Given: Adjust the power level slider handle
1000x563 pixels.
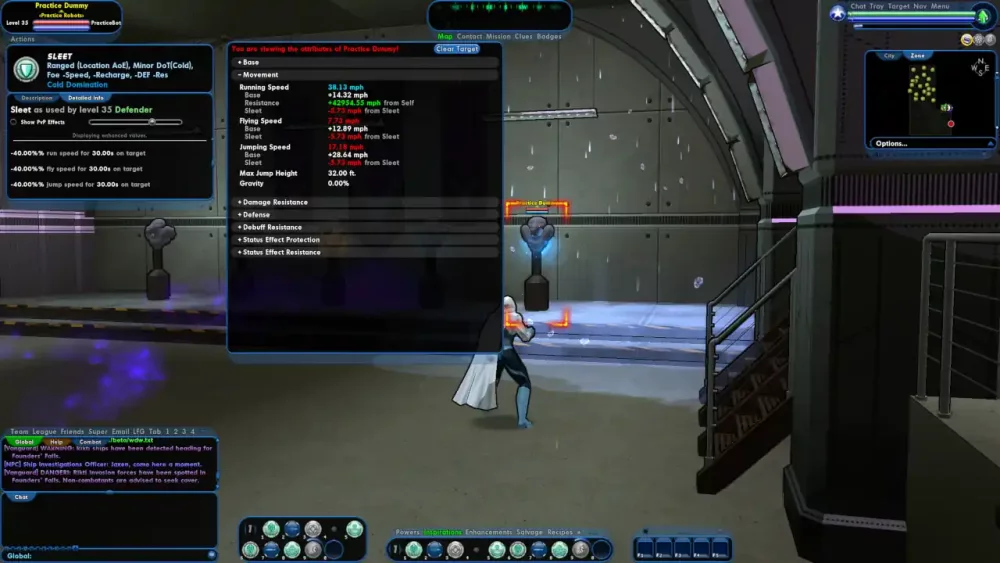Looking at the screenshot, I should click(152, 122).
